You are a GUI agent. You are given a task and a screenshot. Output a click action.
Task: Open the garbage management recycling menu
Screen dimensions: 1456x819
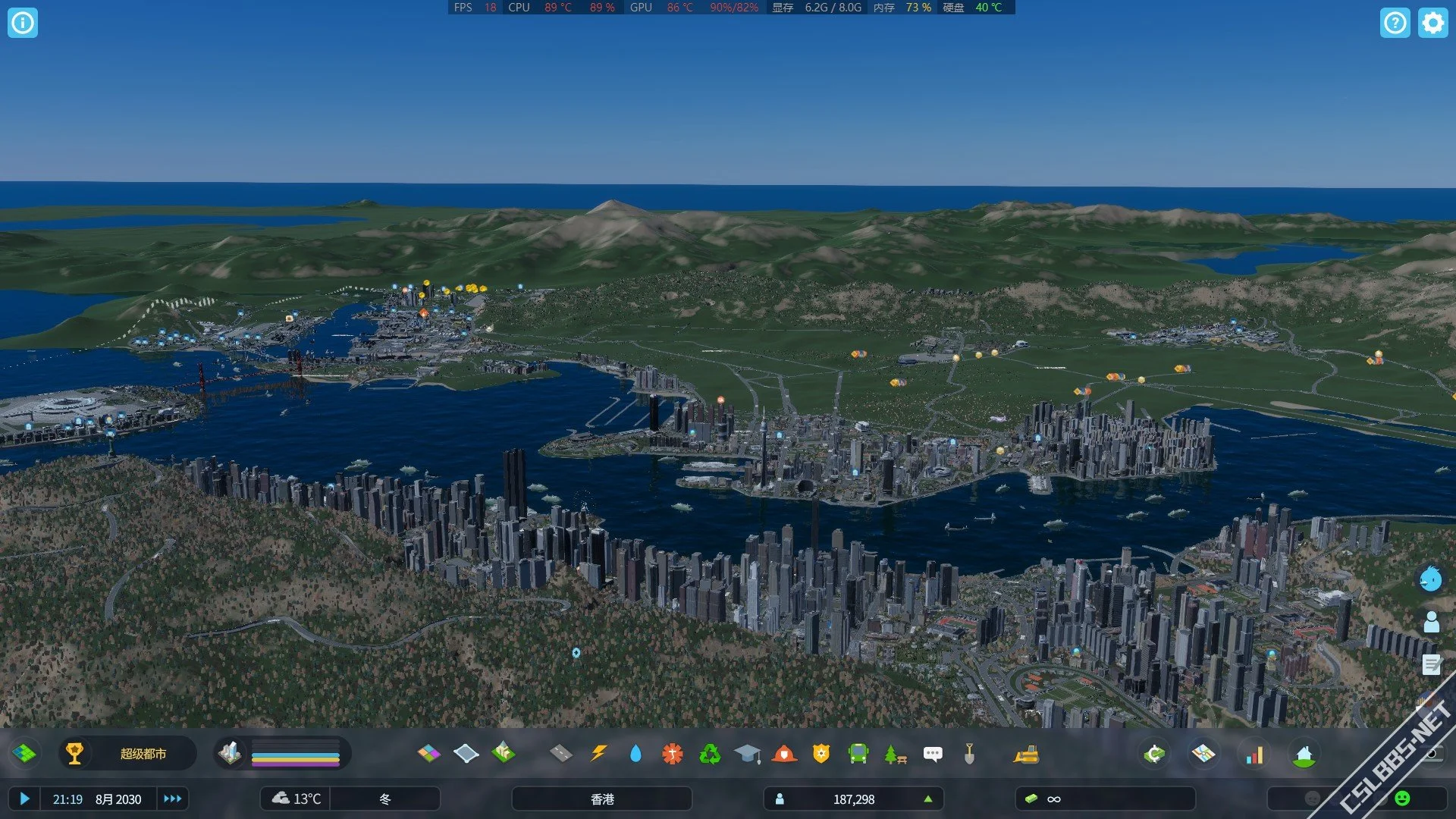(x=710, y=754)
